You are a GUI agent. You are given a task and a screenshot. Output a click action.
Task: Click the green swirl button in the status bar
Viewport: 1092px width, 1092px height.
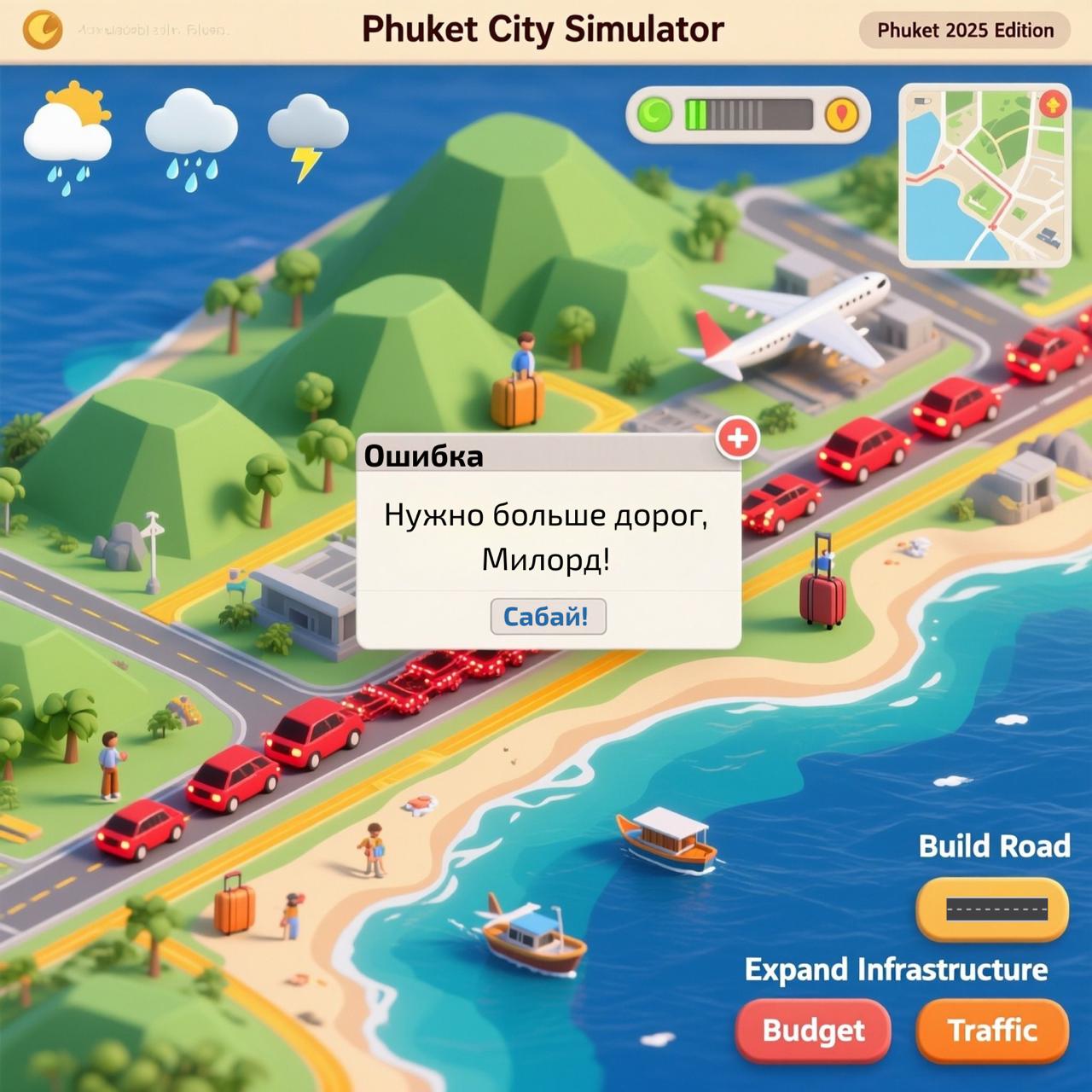655,114
